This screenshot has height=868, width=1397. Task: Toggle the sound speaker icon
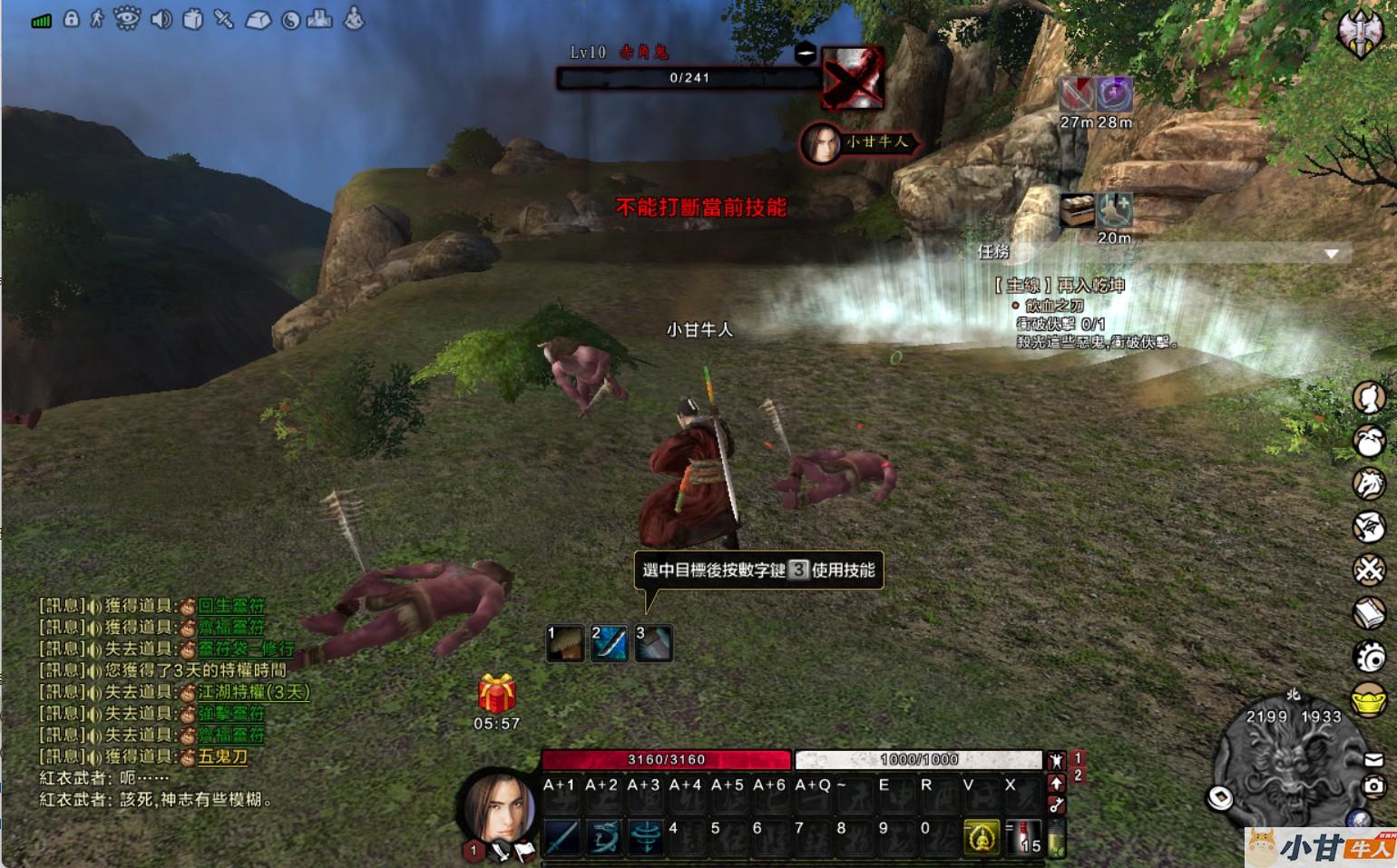161,19
